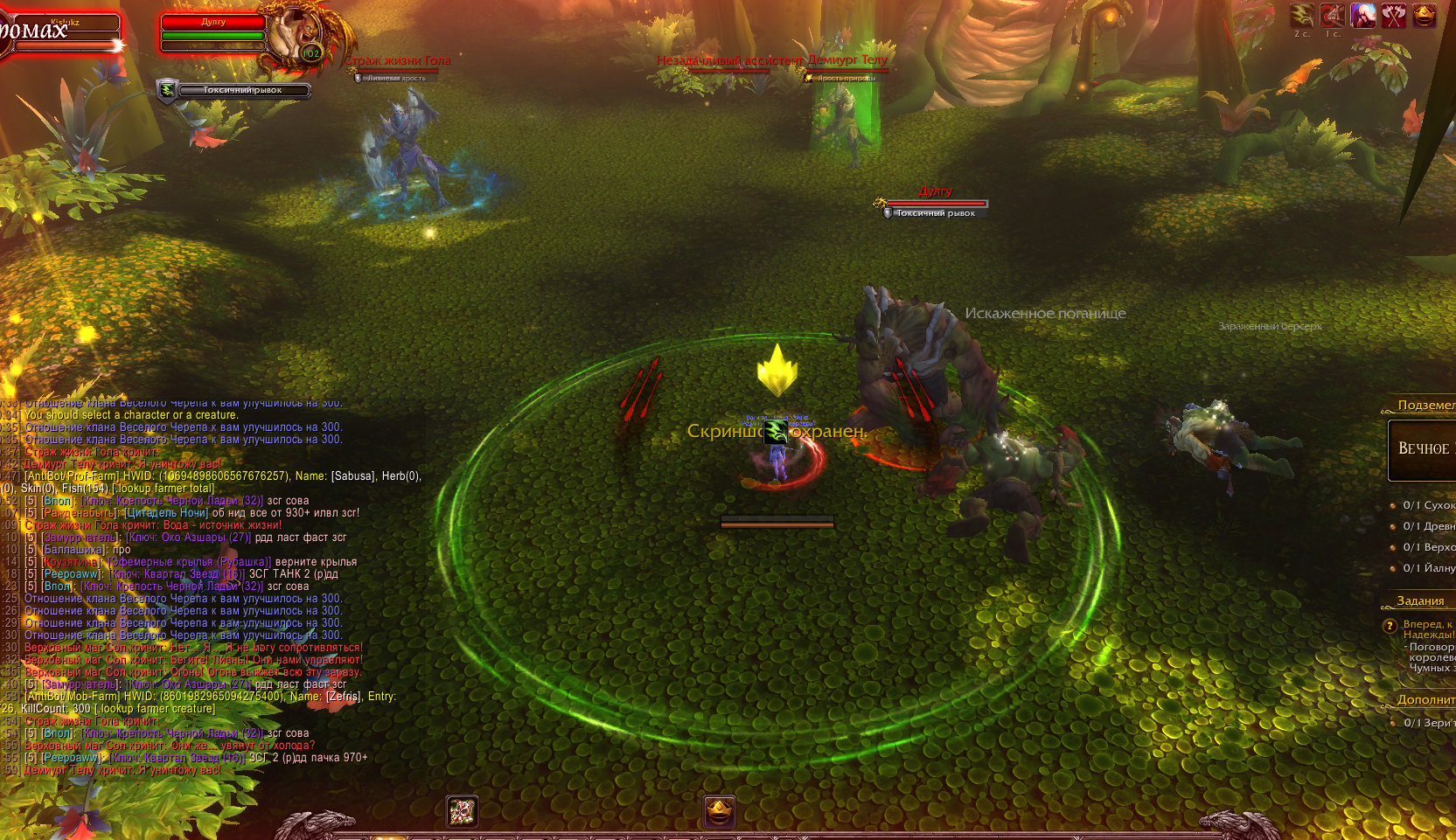The image size is (1456, 840).
Task: Open the Ключ: Квартал Звезд (16) chat link
Action: click(177, 574)
